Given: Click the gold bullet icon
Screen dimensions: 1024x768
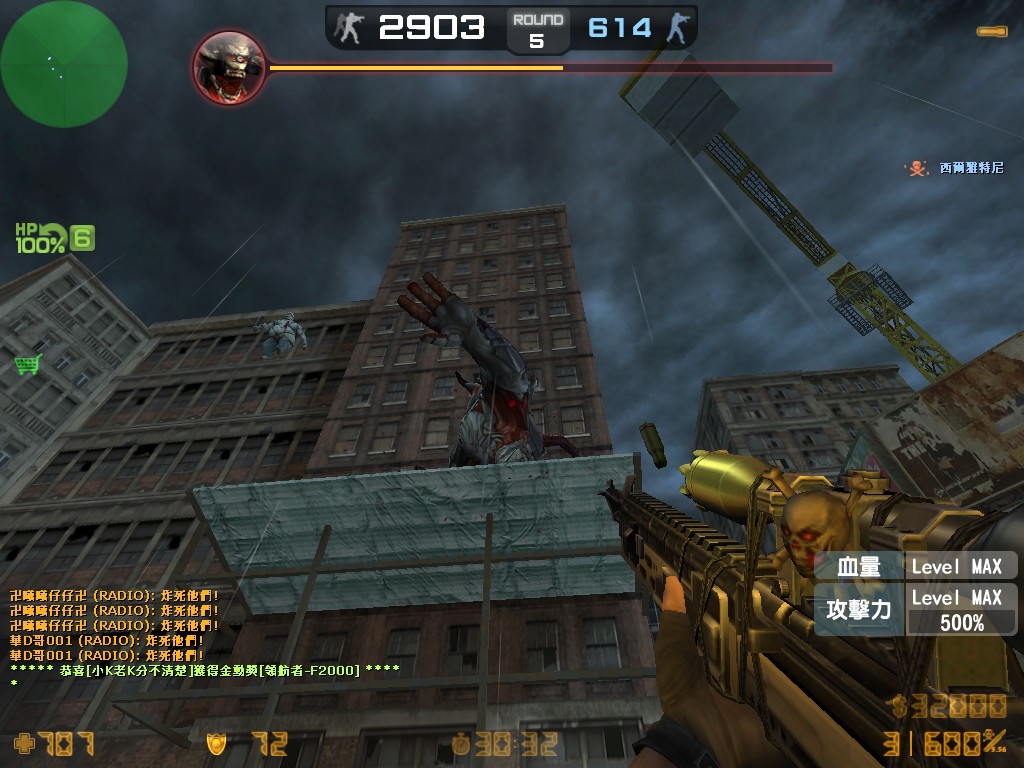Looking at the screenshot, I should 993,32.
